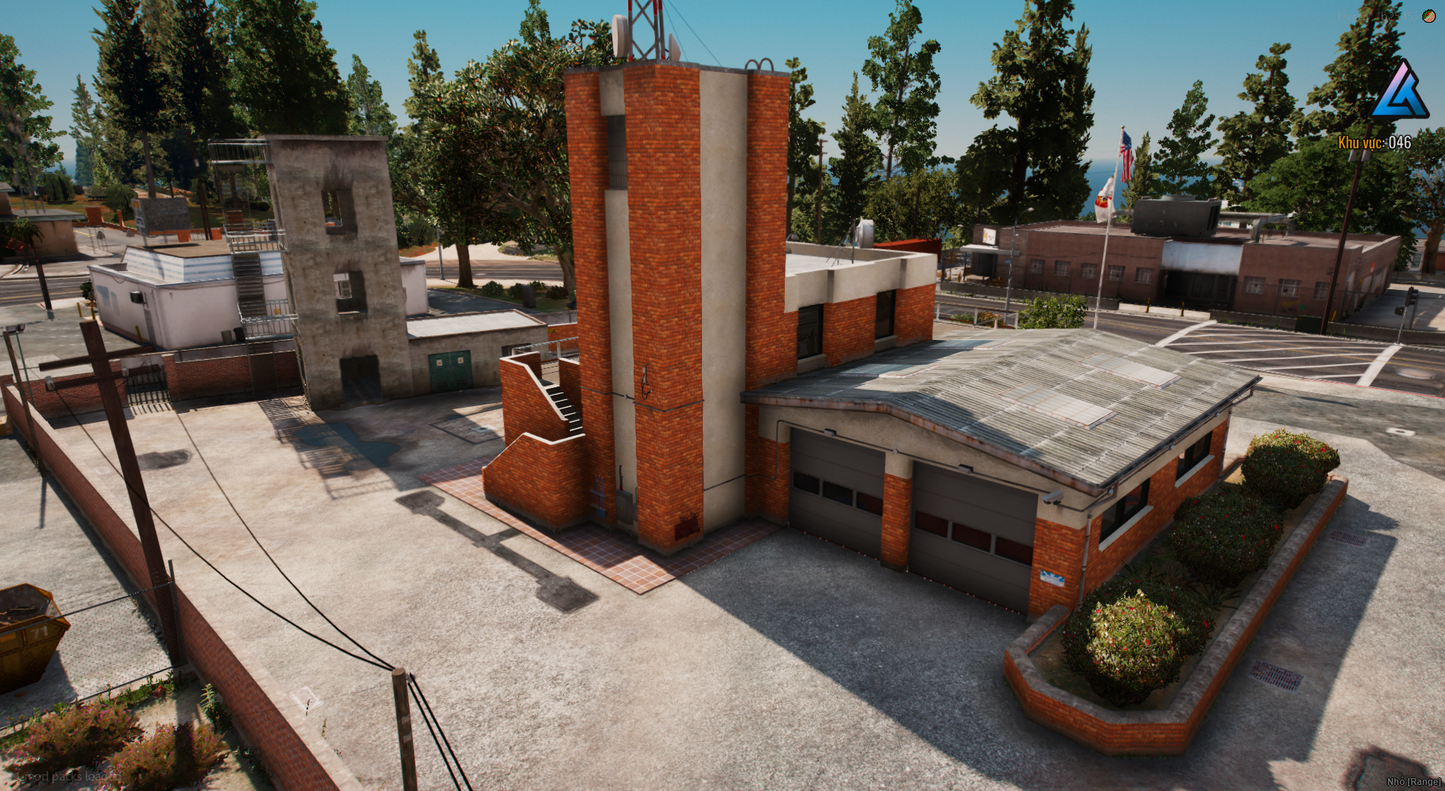
Task: Select the security camera above the garage doors
Action: (1052, 498)
